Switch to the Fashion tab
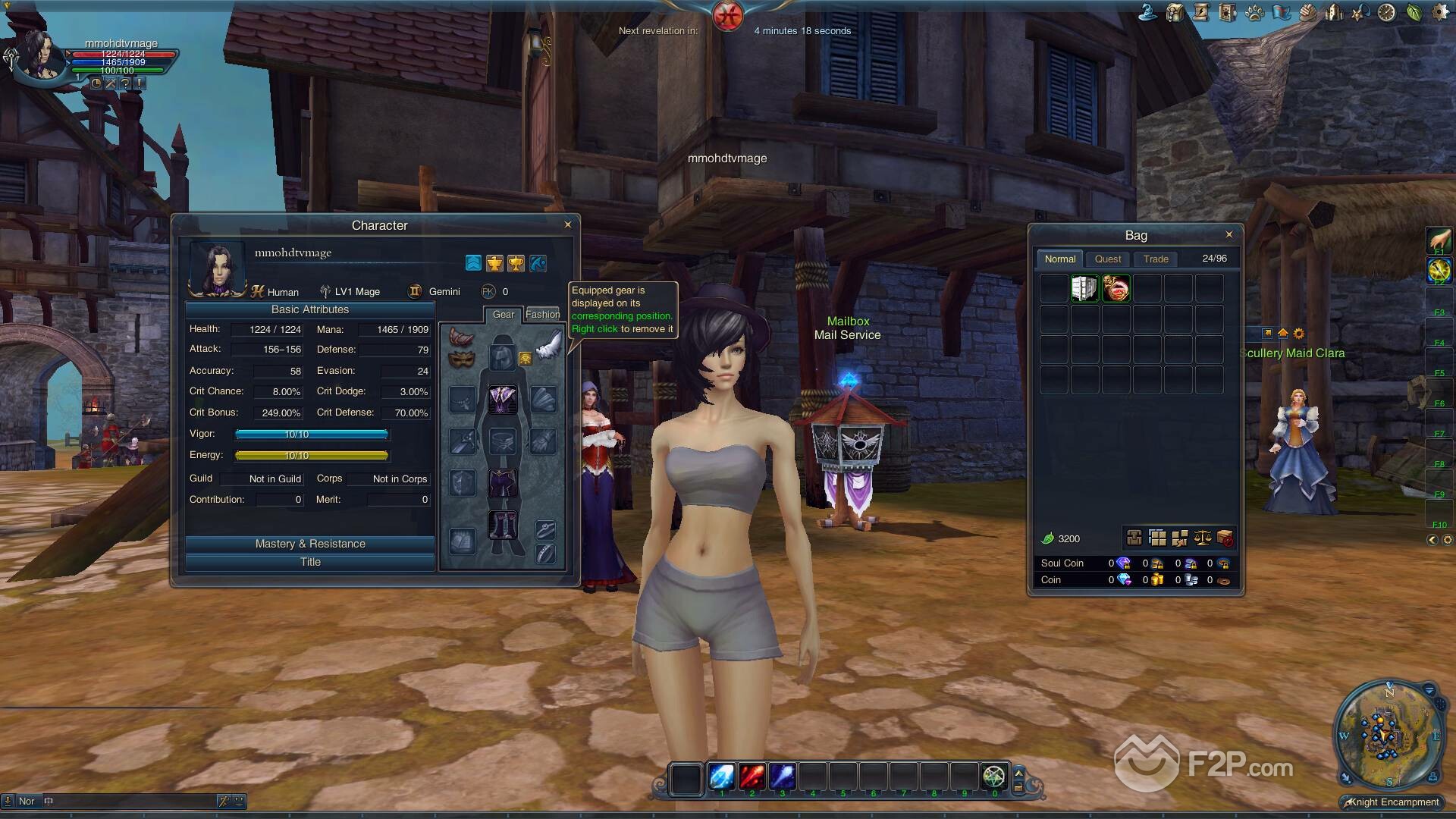Screen dimensions: 1456x819 click(x=542, y=314)
